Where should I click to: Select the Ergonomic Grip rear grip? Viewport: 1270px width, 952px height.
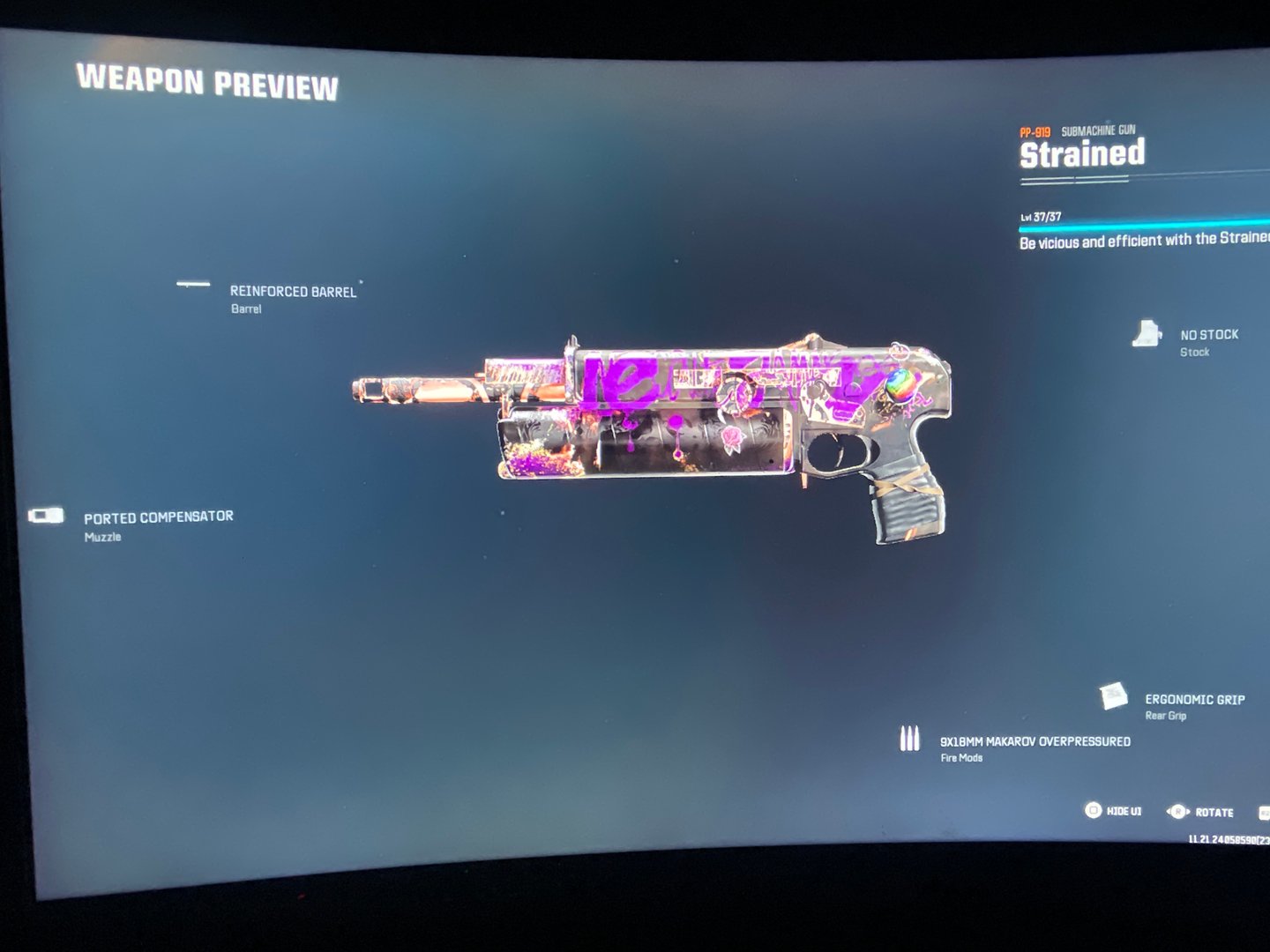pyautogui.click(x=1194, y=700)
